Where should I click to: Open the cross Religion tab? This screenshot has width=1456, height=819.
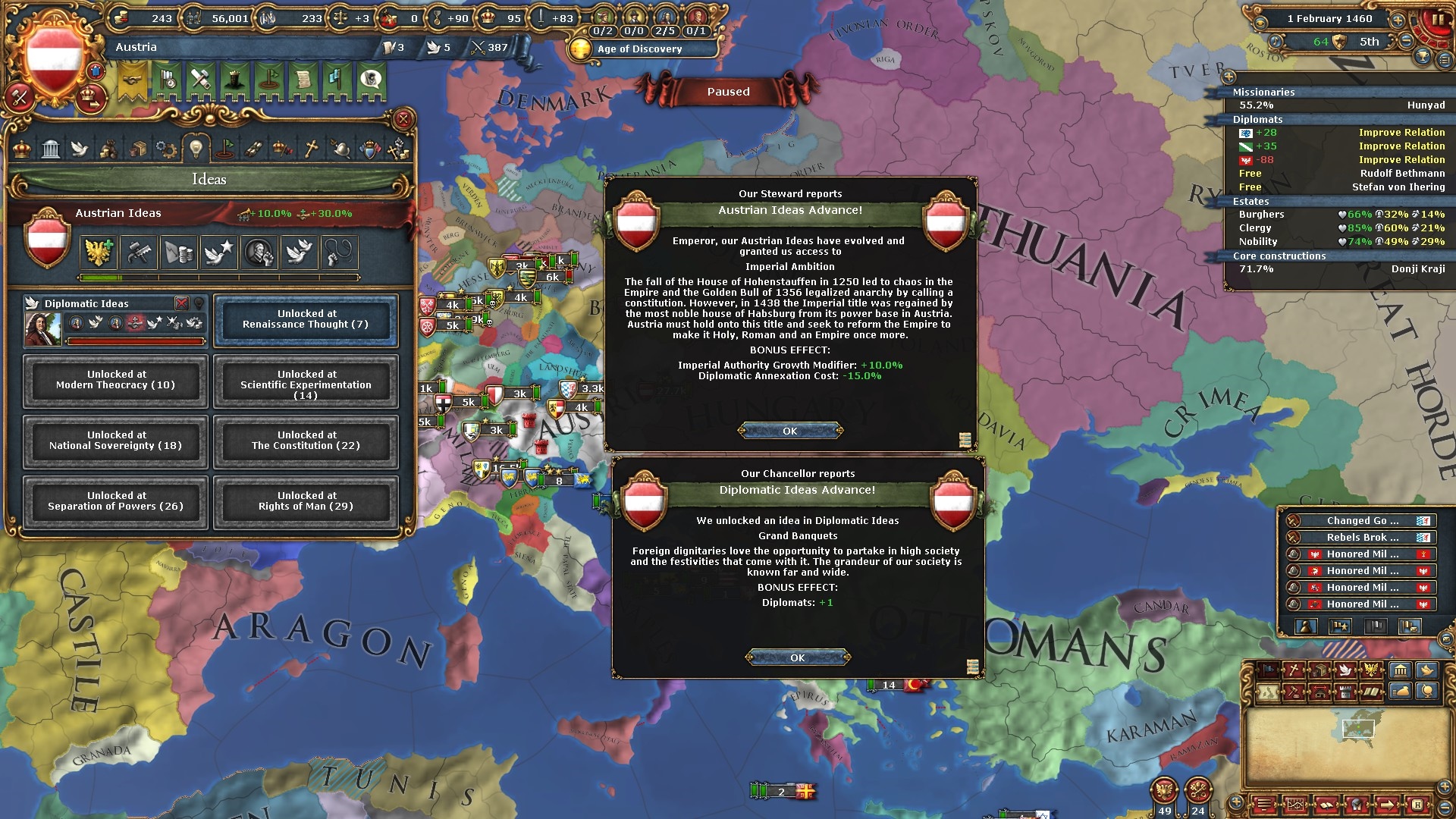click(x=311, y=149)
